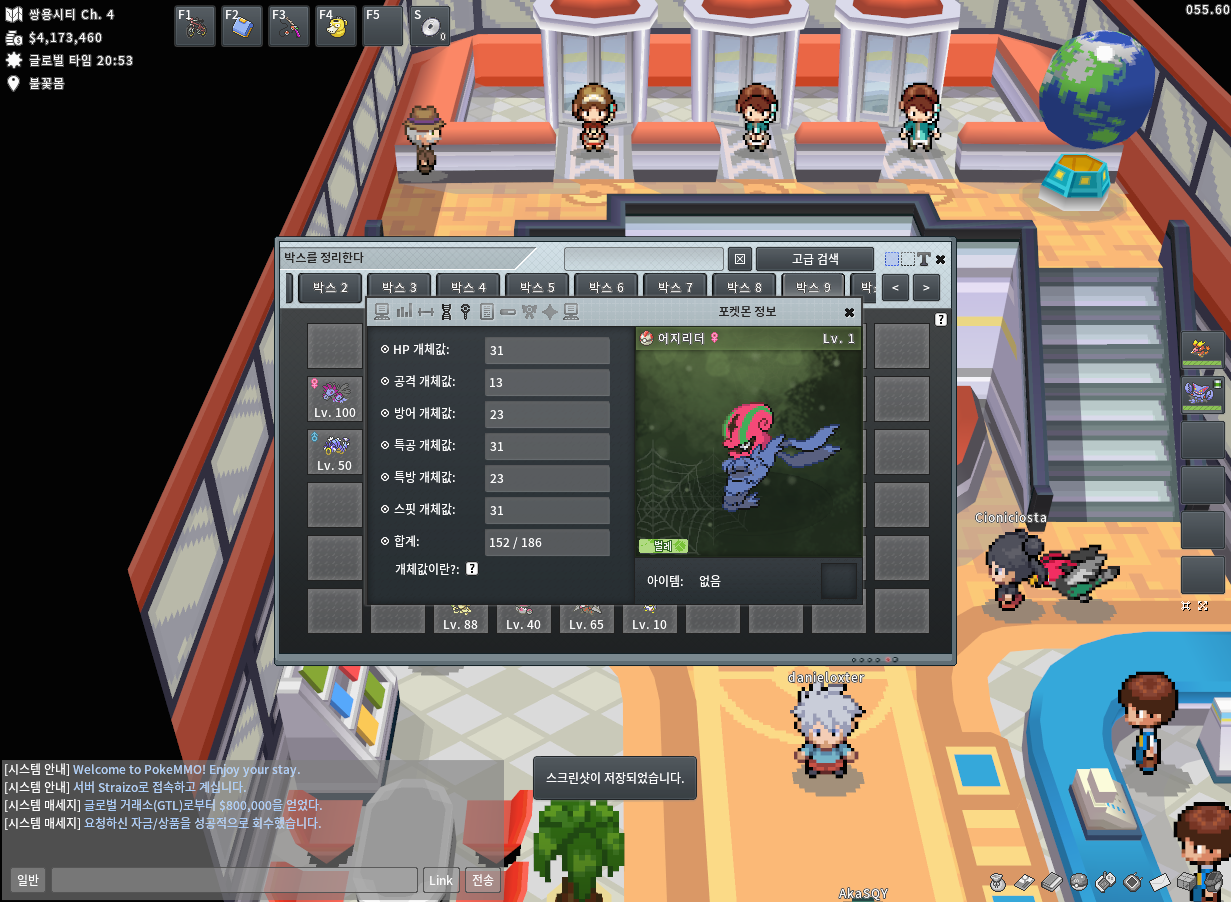Viewport: 1231px width, 902px height.
Task: Click the 전송 send chat button
Action: 483,881
